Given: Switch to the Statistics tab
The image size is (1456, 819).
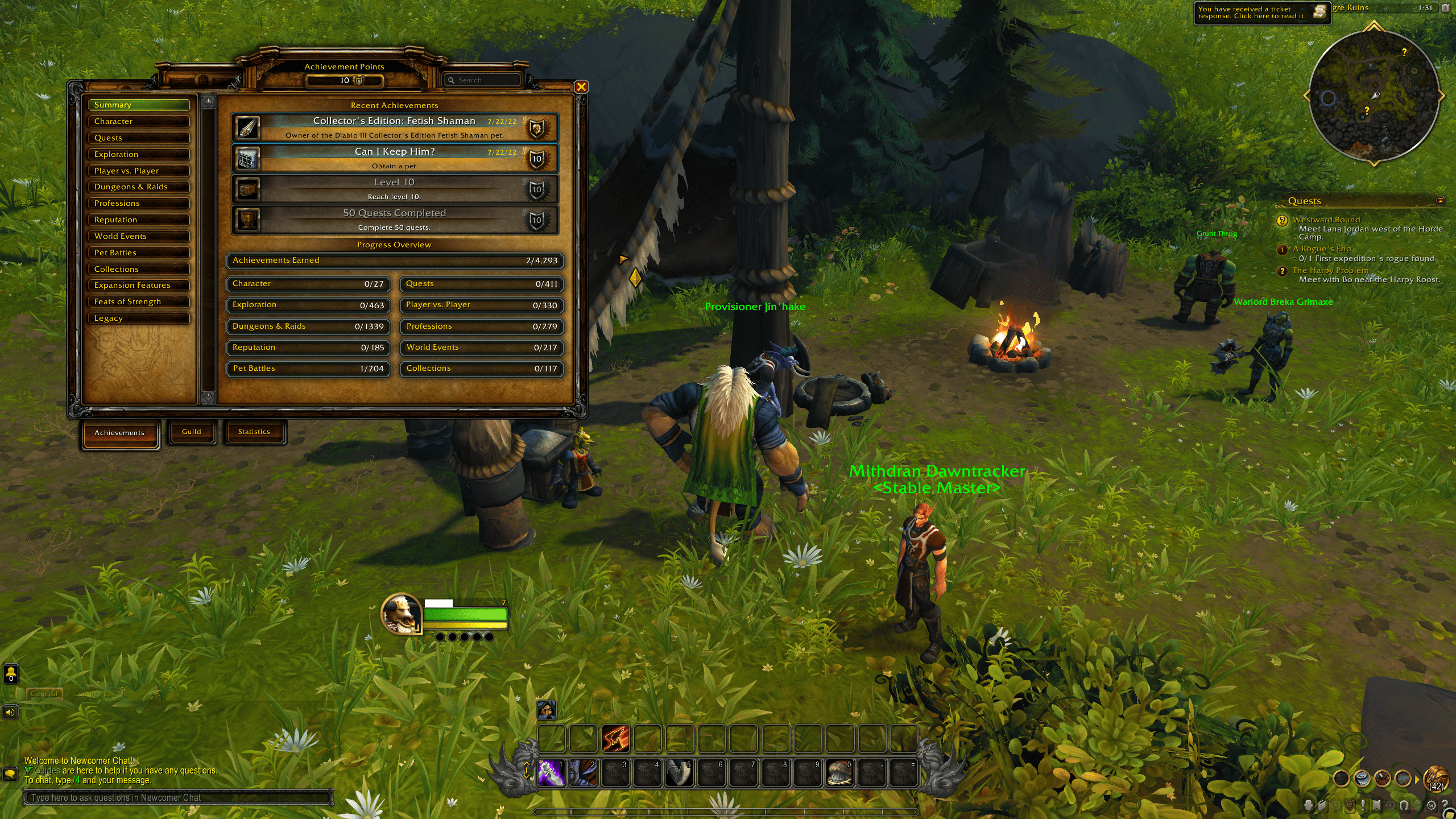Looking at the screenshot, I should click(254, 432).
